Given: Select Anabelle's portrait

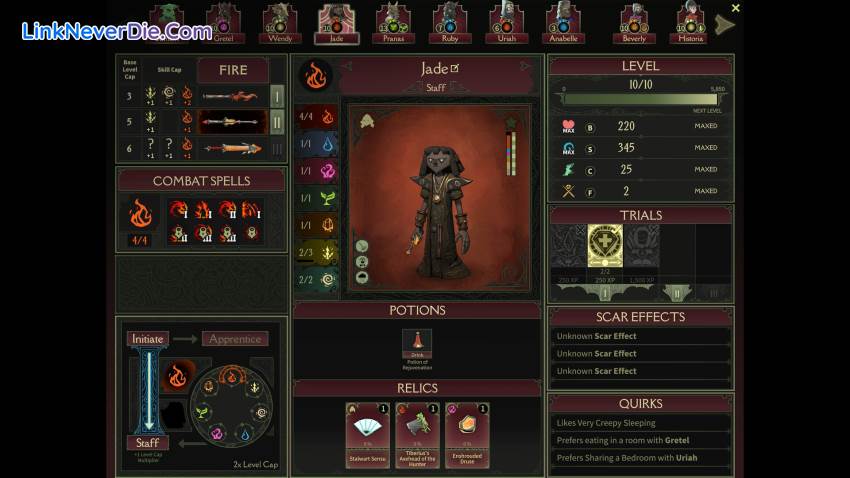Looking at the screenshot, I should click(564, 22).
